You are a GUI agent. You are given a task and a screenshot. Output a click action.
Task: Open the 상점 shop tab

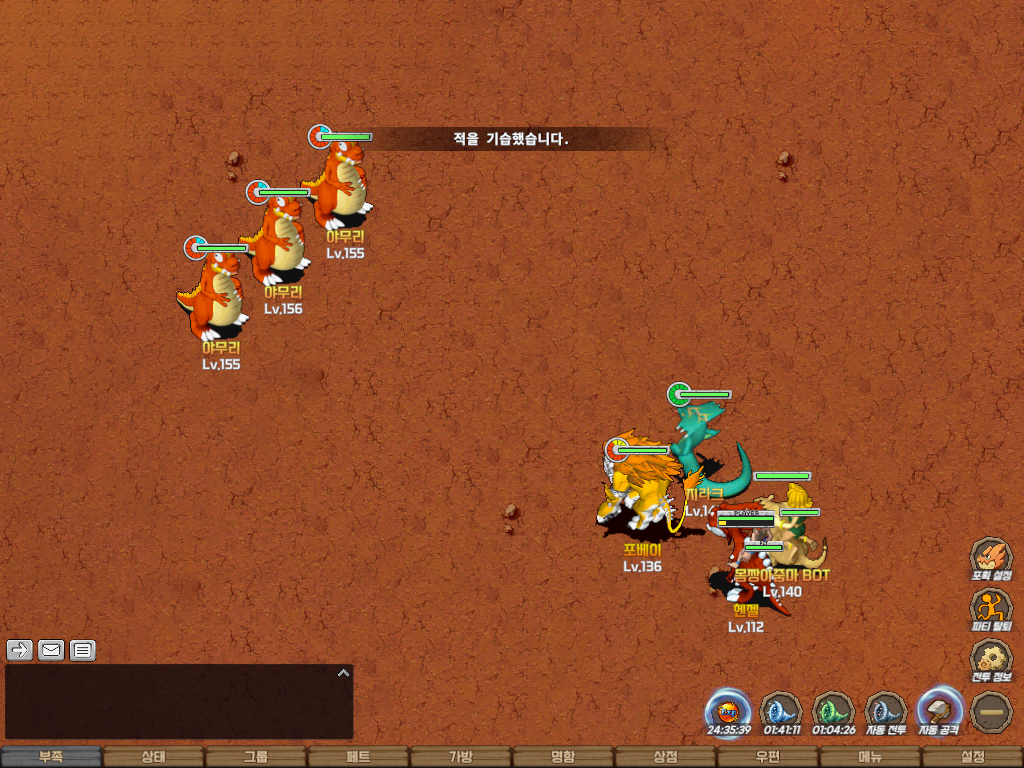[665, 757]
